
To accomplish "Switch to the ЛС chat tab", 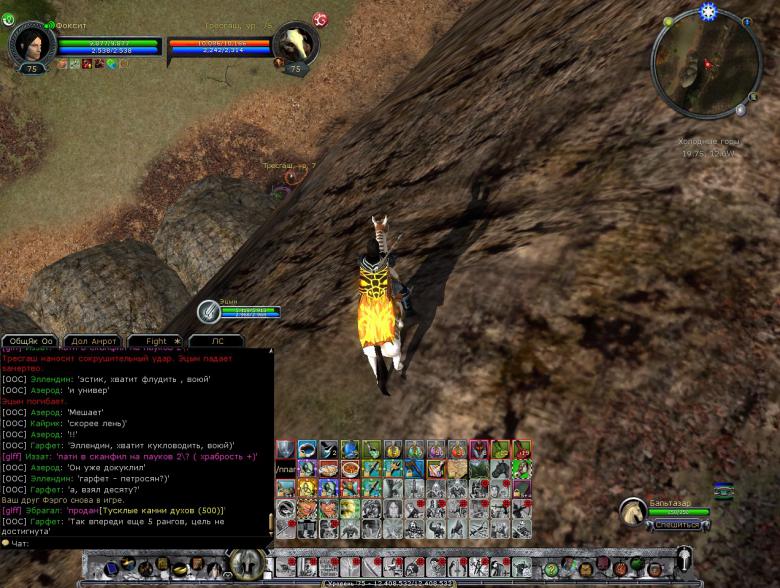I will click(218, 341).
